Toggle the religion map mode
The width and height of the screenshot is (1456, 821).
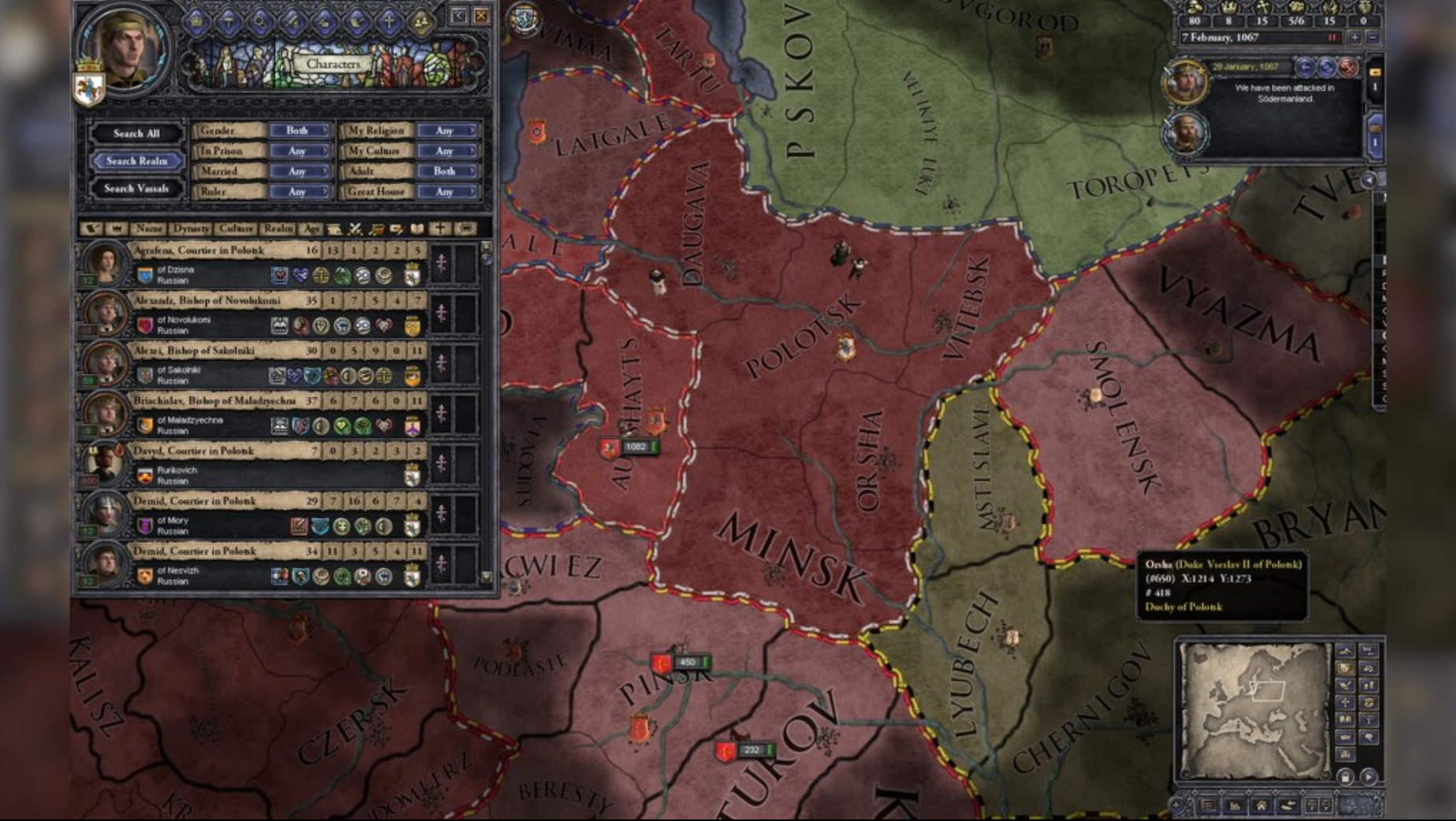click(1346, 702)
